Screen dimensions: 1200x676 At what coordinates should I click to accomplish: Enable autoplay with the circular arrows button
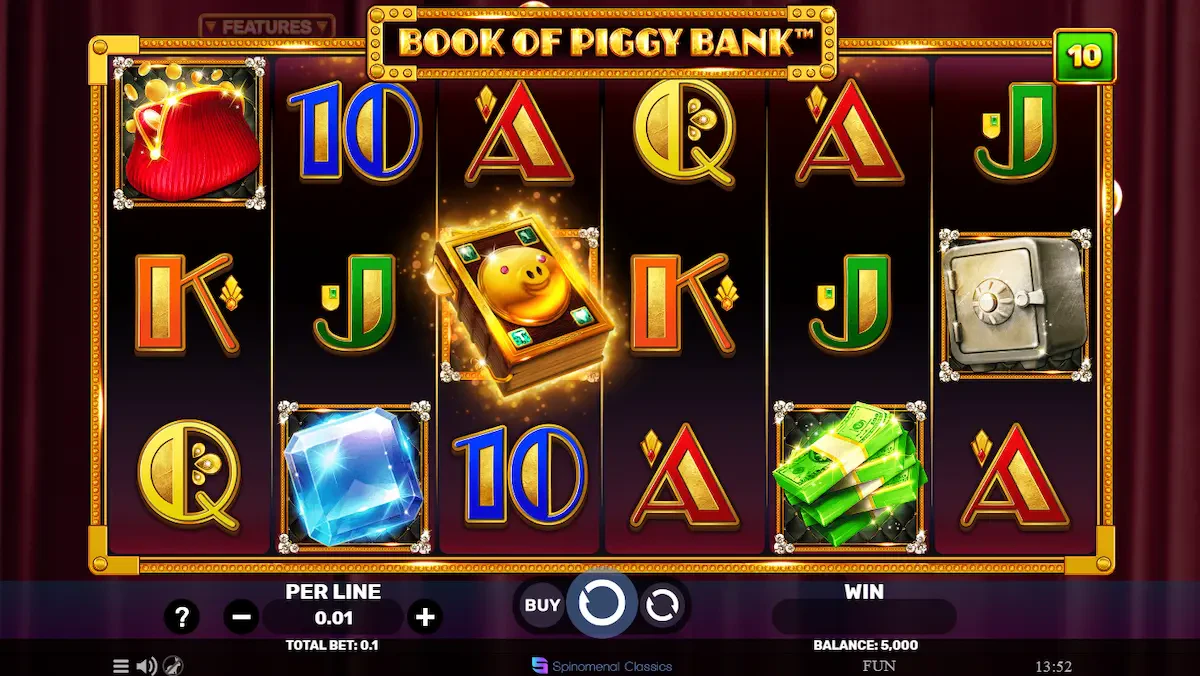(662, 605)
